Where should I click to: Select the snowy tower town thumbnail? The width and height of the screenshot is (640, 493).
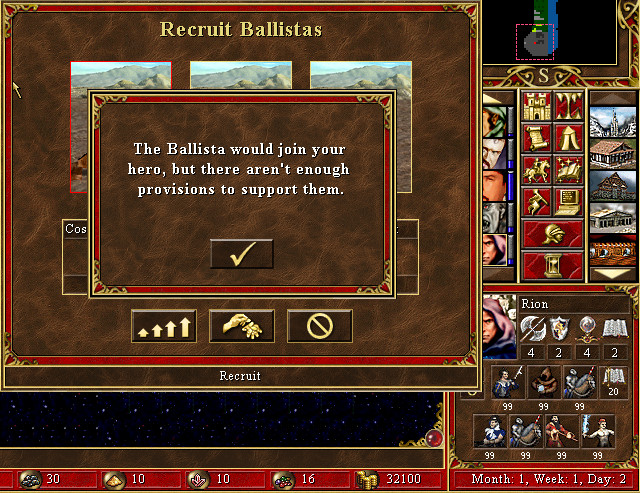[x=613, y=122]
